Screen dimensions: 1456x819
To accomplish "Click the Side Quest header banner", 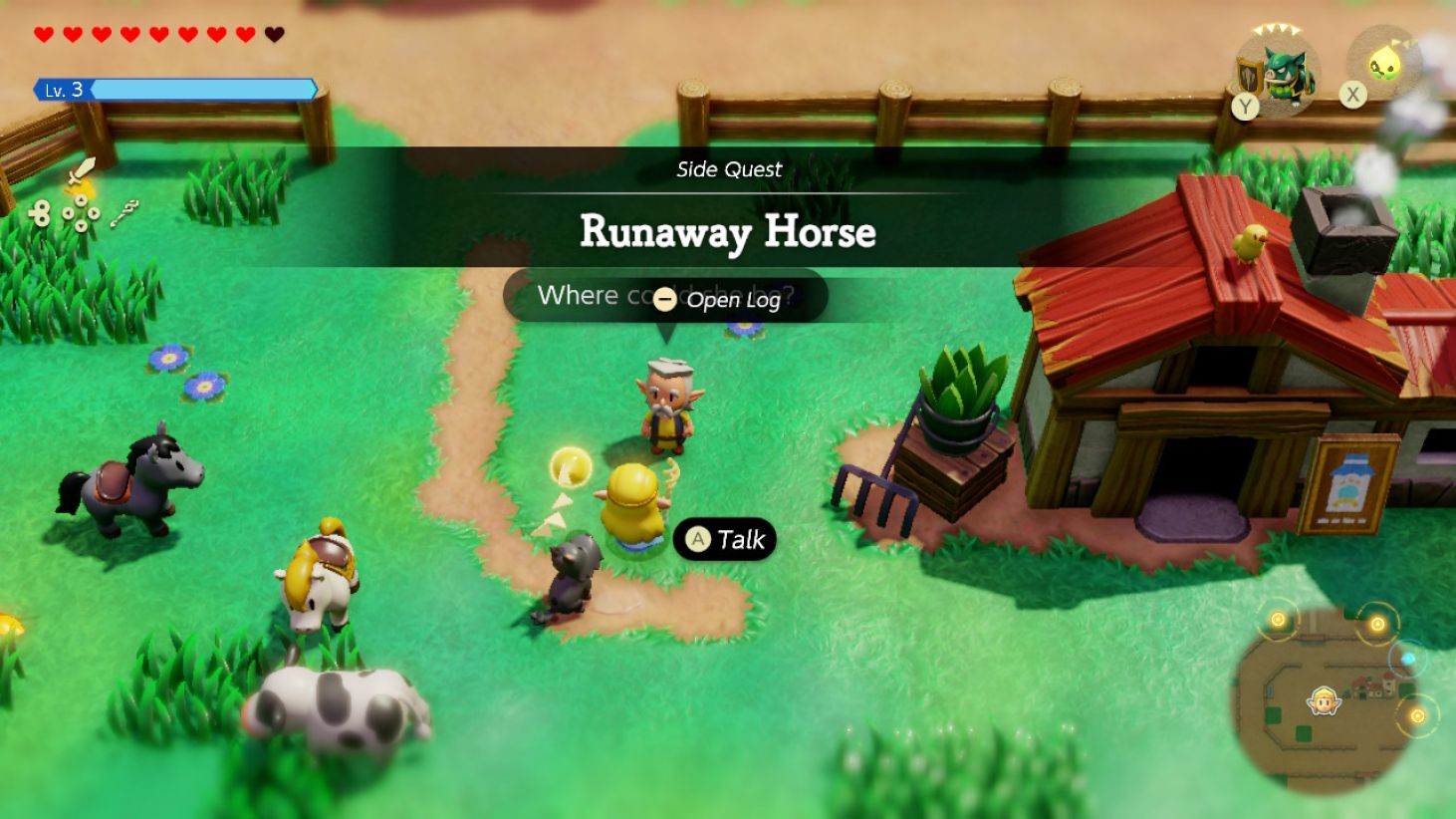I will [x=728, y=169].
